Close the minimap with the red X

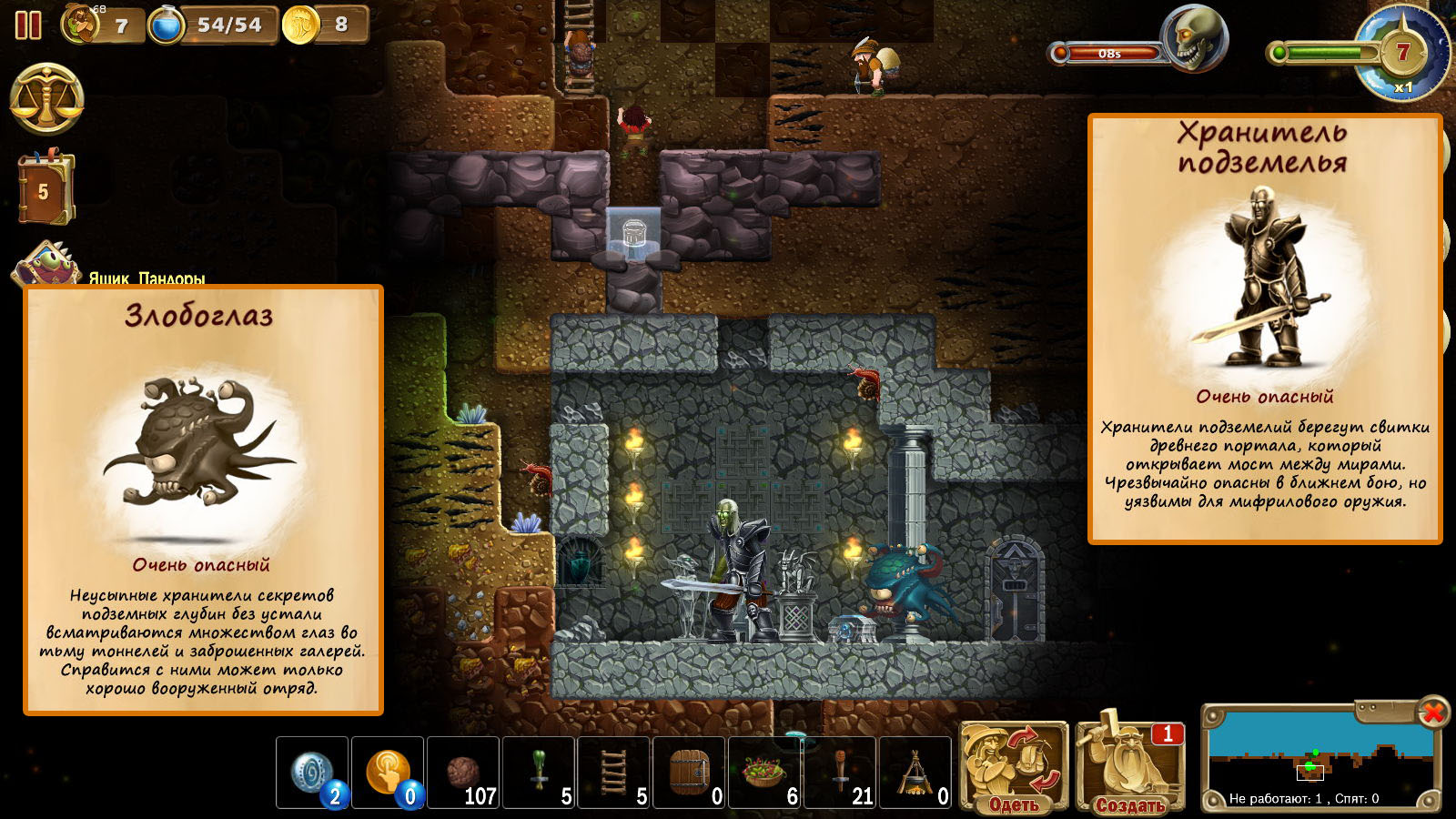pos(1432,712)
